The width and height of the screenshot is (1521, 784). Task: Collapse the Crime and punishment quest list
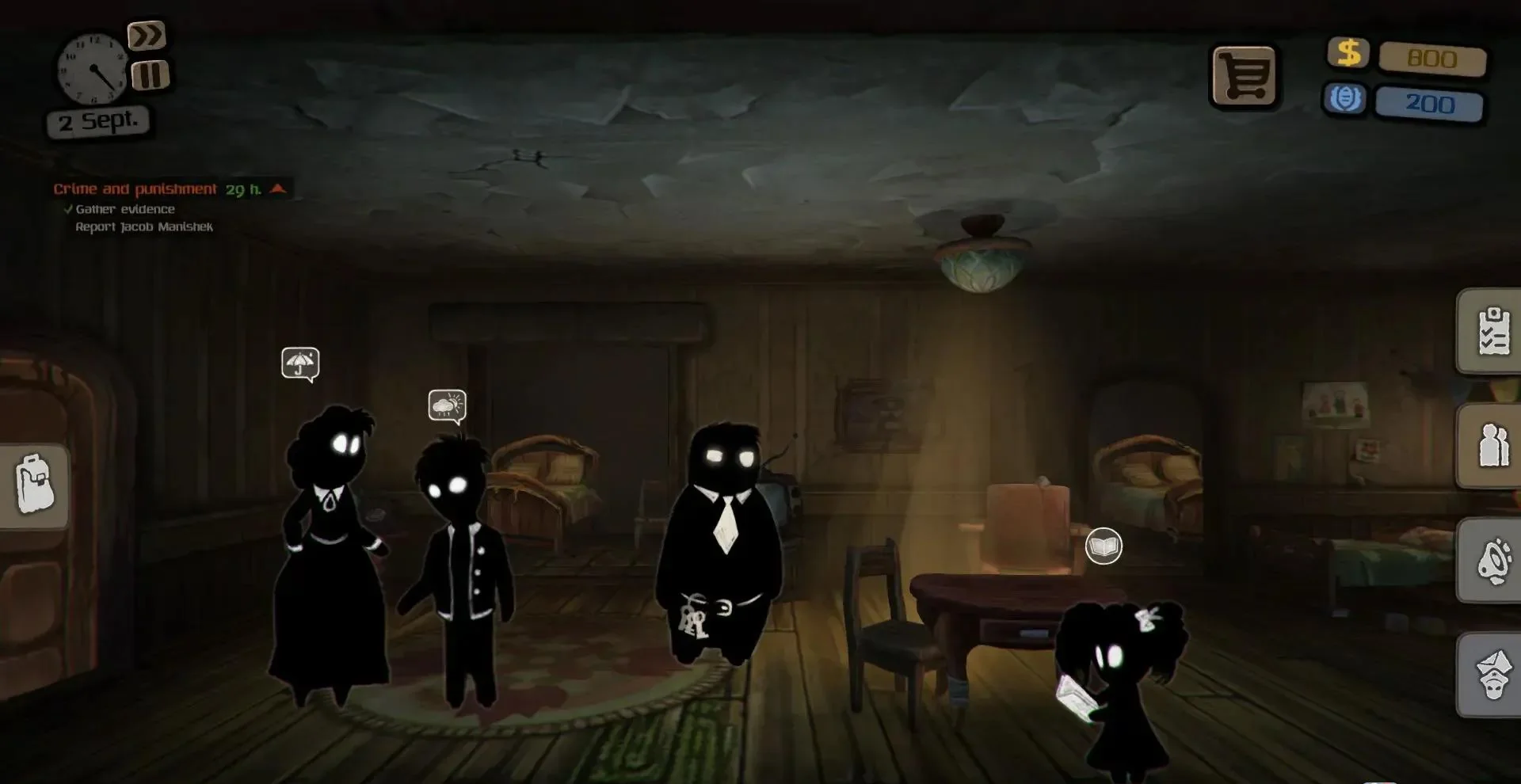[x=275, y=188]
